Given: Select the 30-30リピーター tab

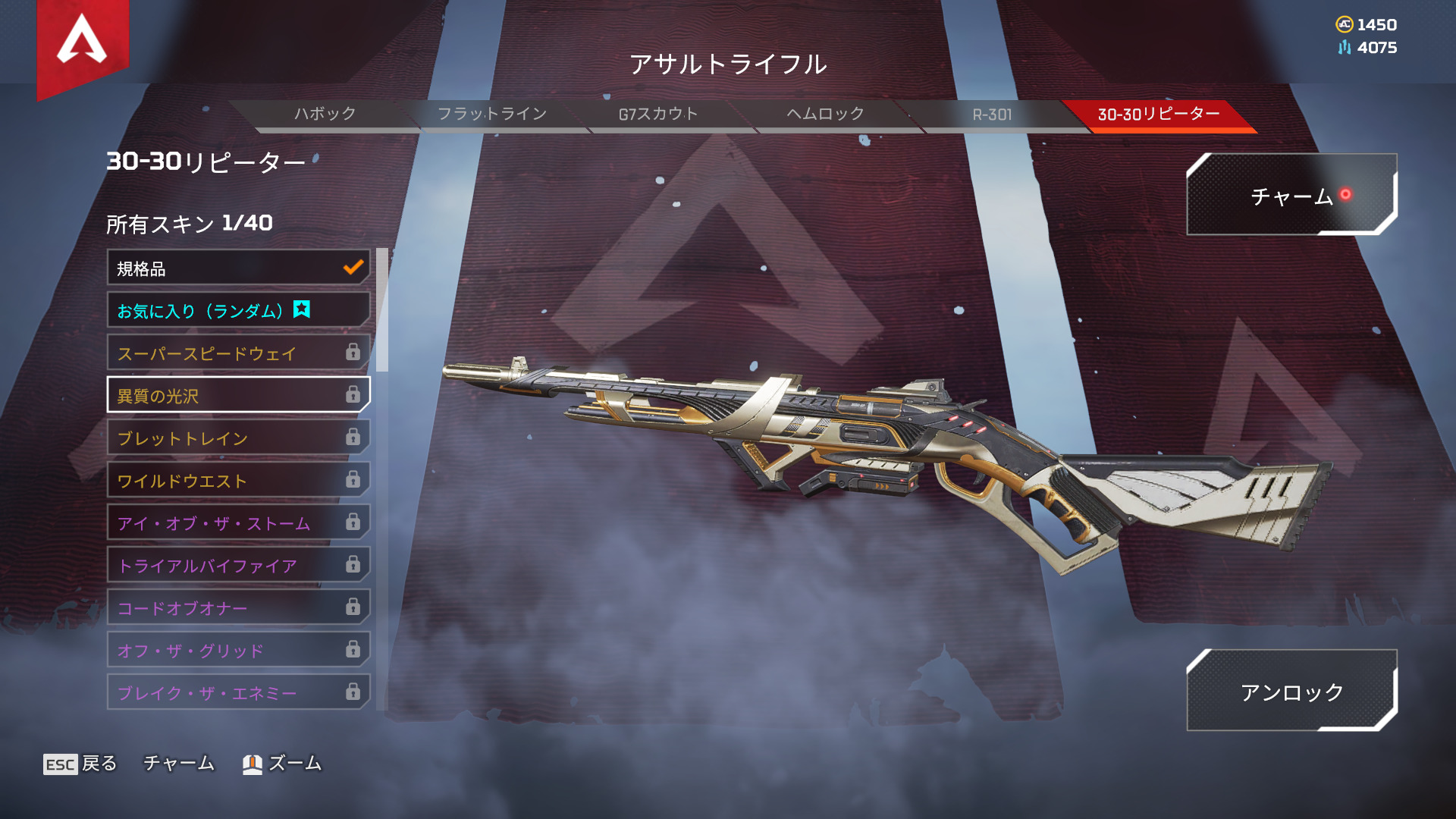Looking at the screenshot, I should click(1158, 115).
